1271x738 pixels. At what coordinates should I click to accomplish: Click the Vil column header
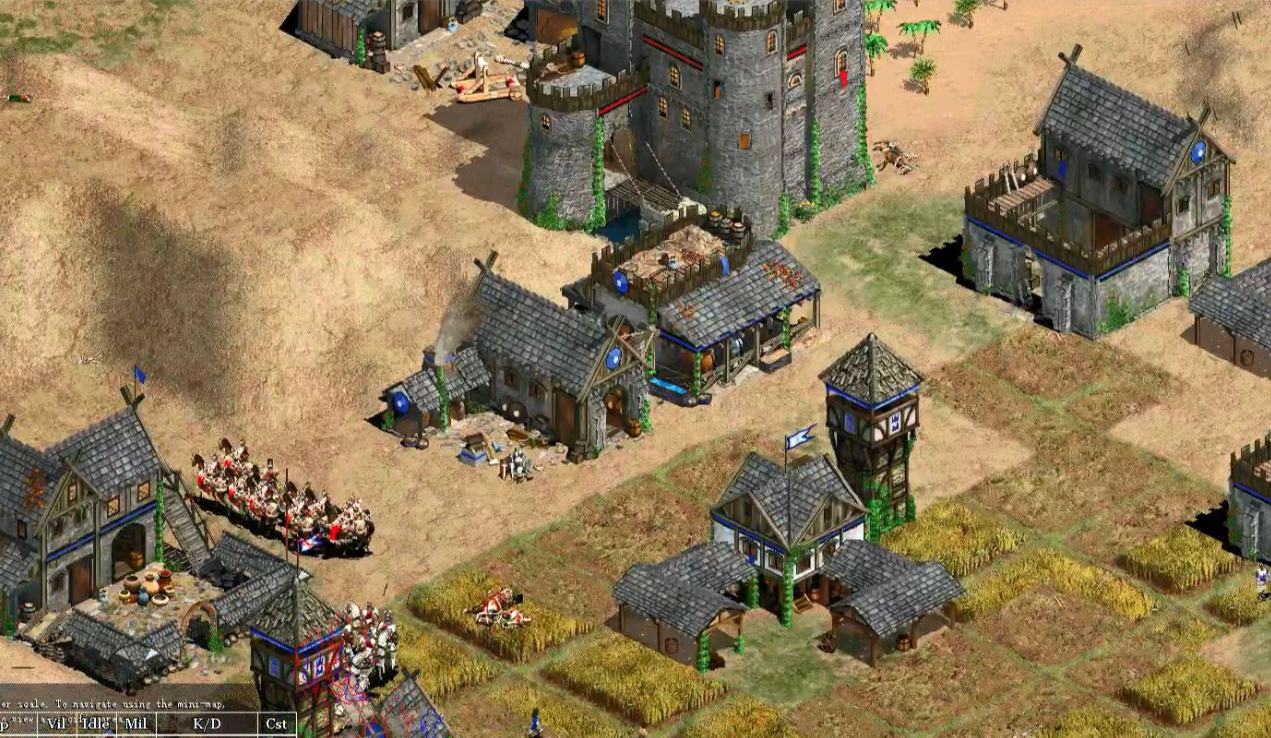55,723
